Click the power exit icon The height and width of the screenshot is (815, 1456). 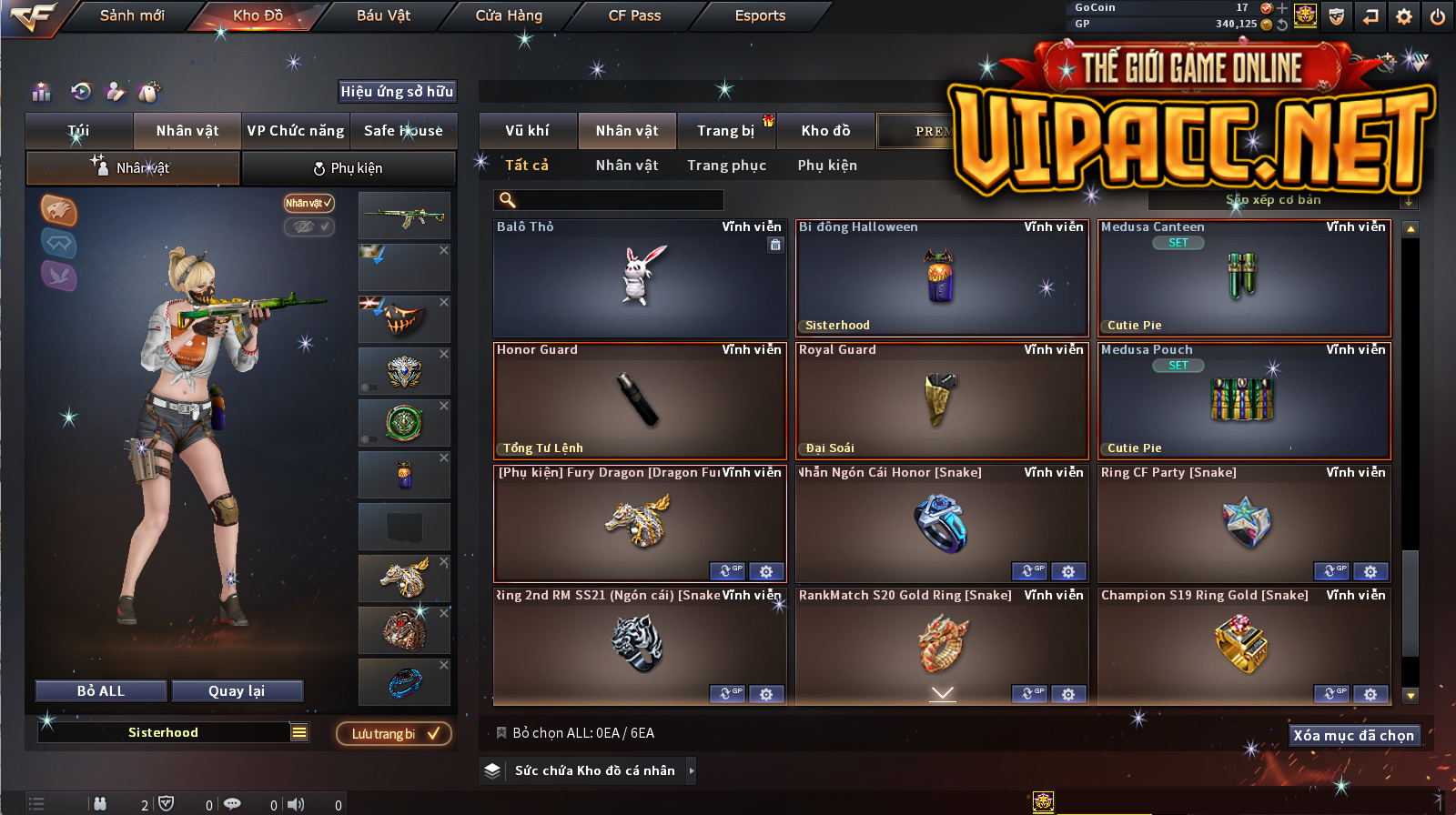tap(1438, 16)
